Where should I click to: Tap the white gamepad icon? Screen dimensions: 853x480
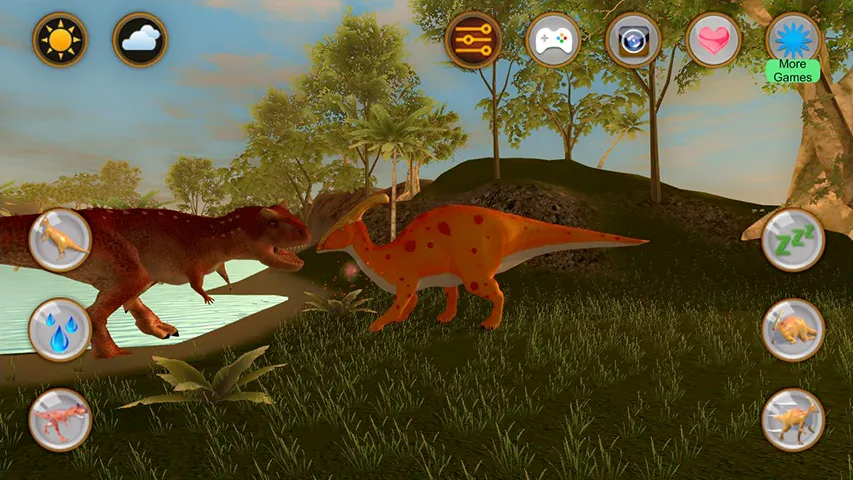coord(553,40)
